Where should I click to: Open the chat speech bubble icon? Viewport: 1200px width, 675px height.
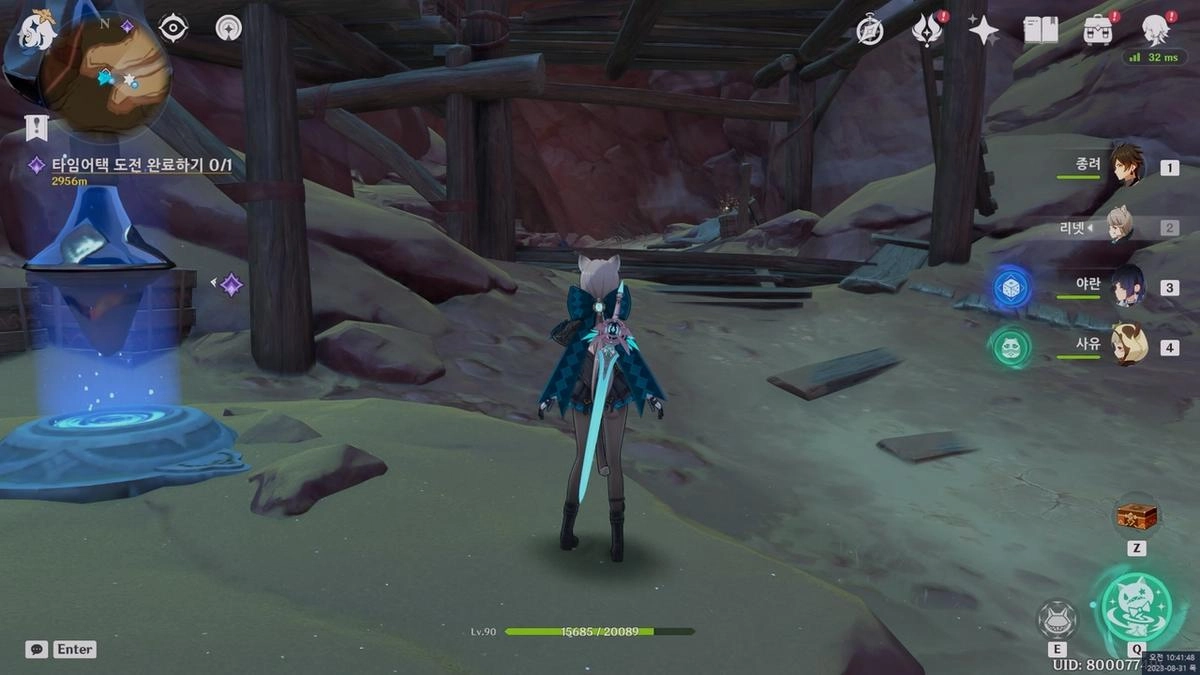36,649
